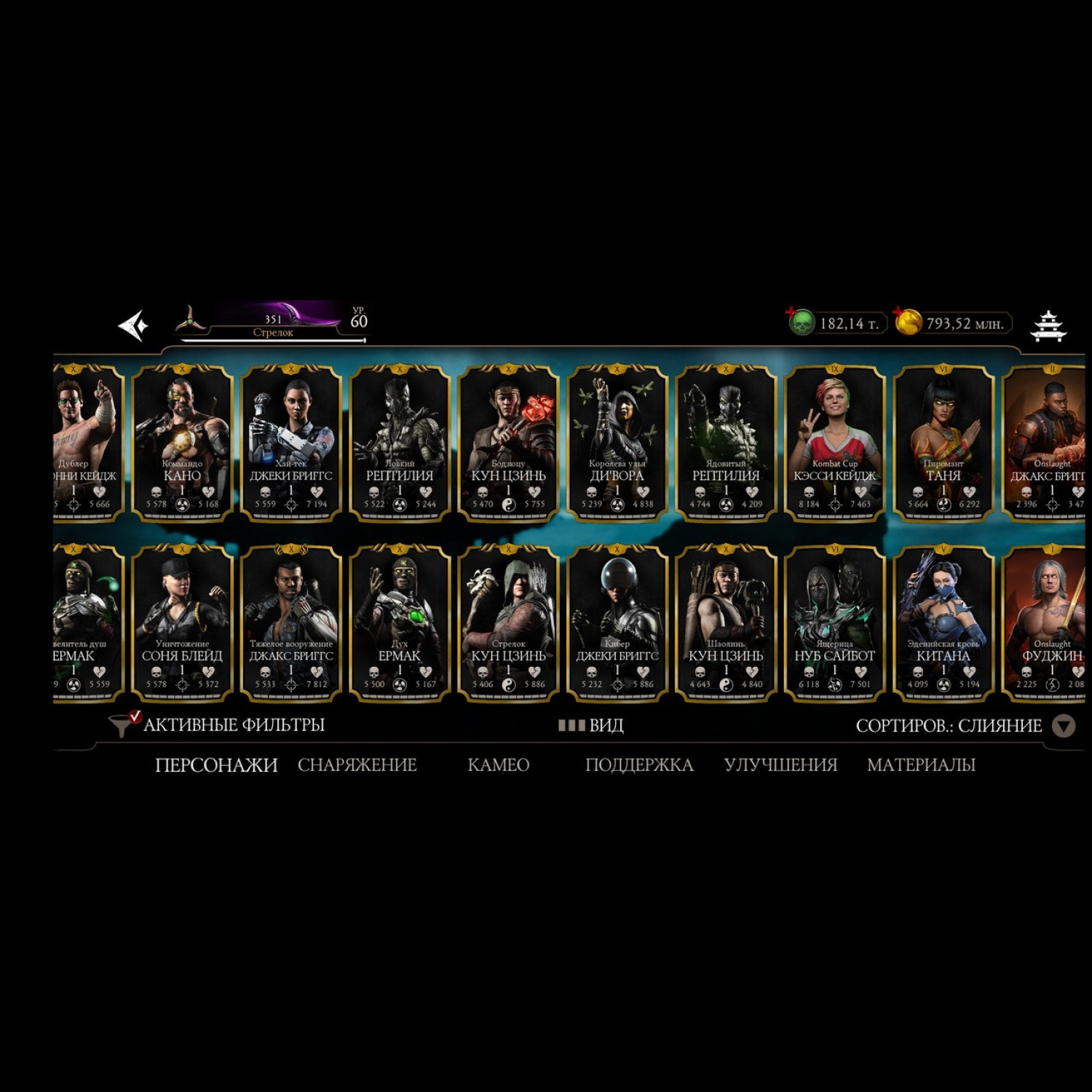1092x1092 pixels.
Task: Go back using the arrow button
Action: (134, 325)
